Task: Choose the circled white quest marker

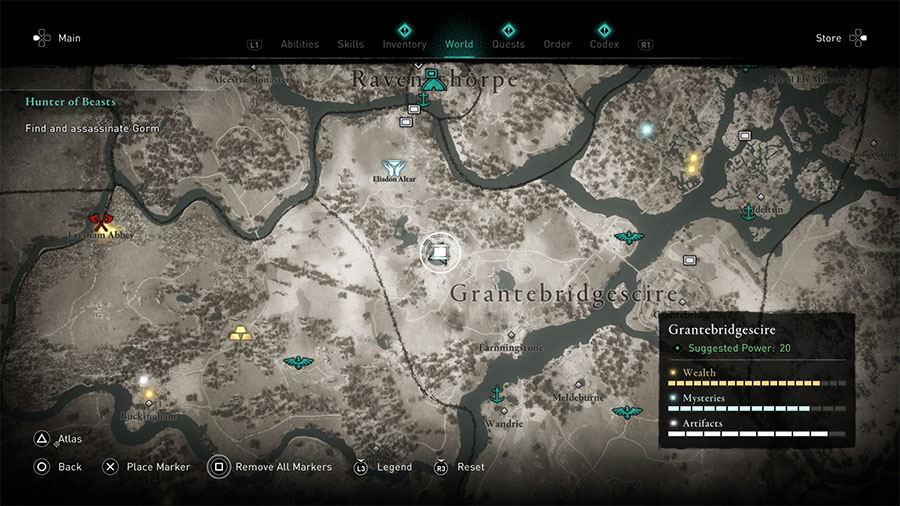Action: point(440,253)
